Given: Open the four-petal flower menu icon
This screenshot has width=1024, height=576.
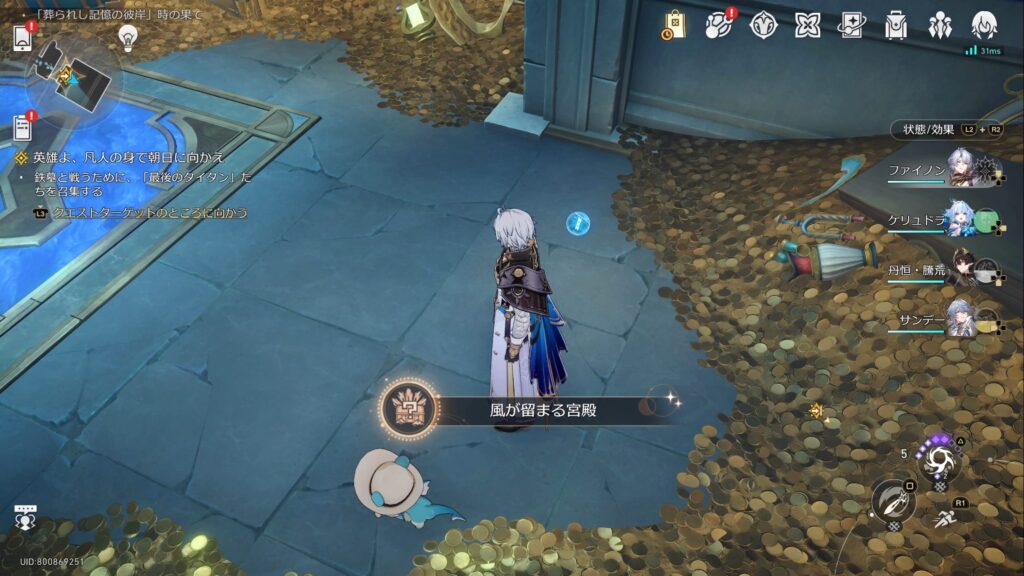Looking at the screenshot, I should [x=808, y=25].
